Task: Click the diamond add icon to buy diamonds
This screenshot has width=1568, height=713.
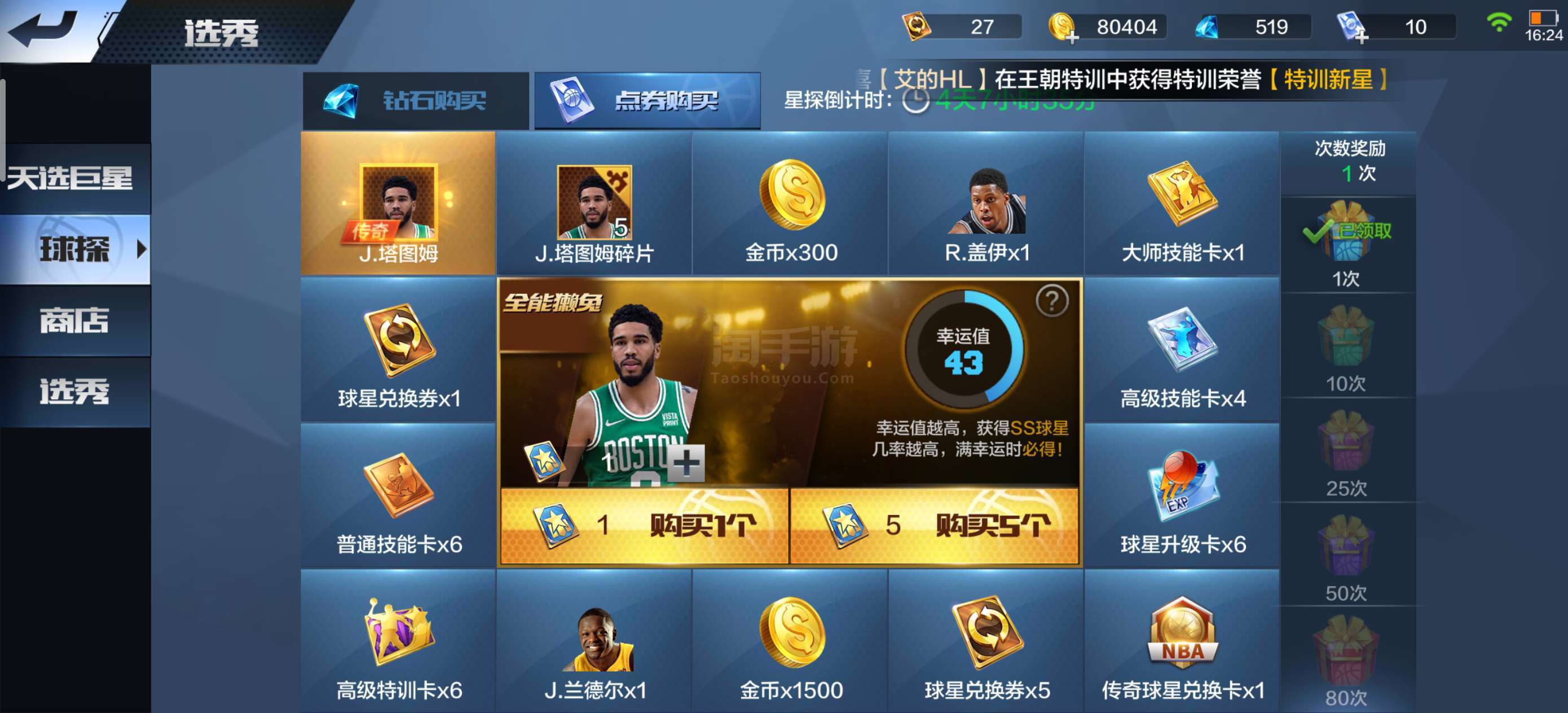Action: (x=1208, y=26)
